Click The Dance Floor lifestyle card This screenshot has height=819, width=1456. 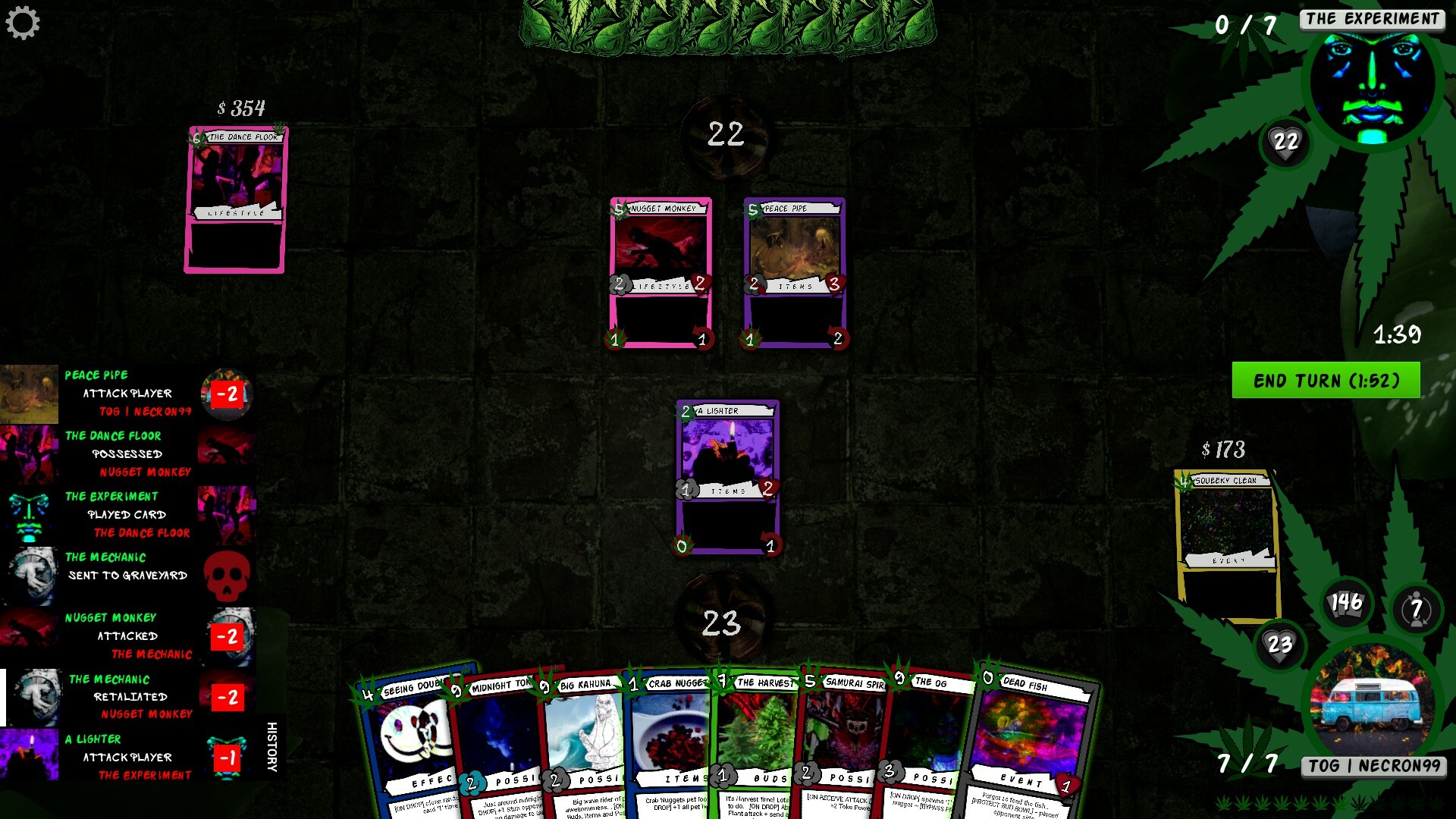pos(237,201)
